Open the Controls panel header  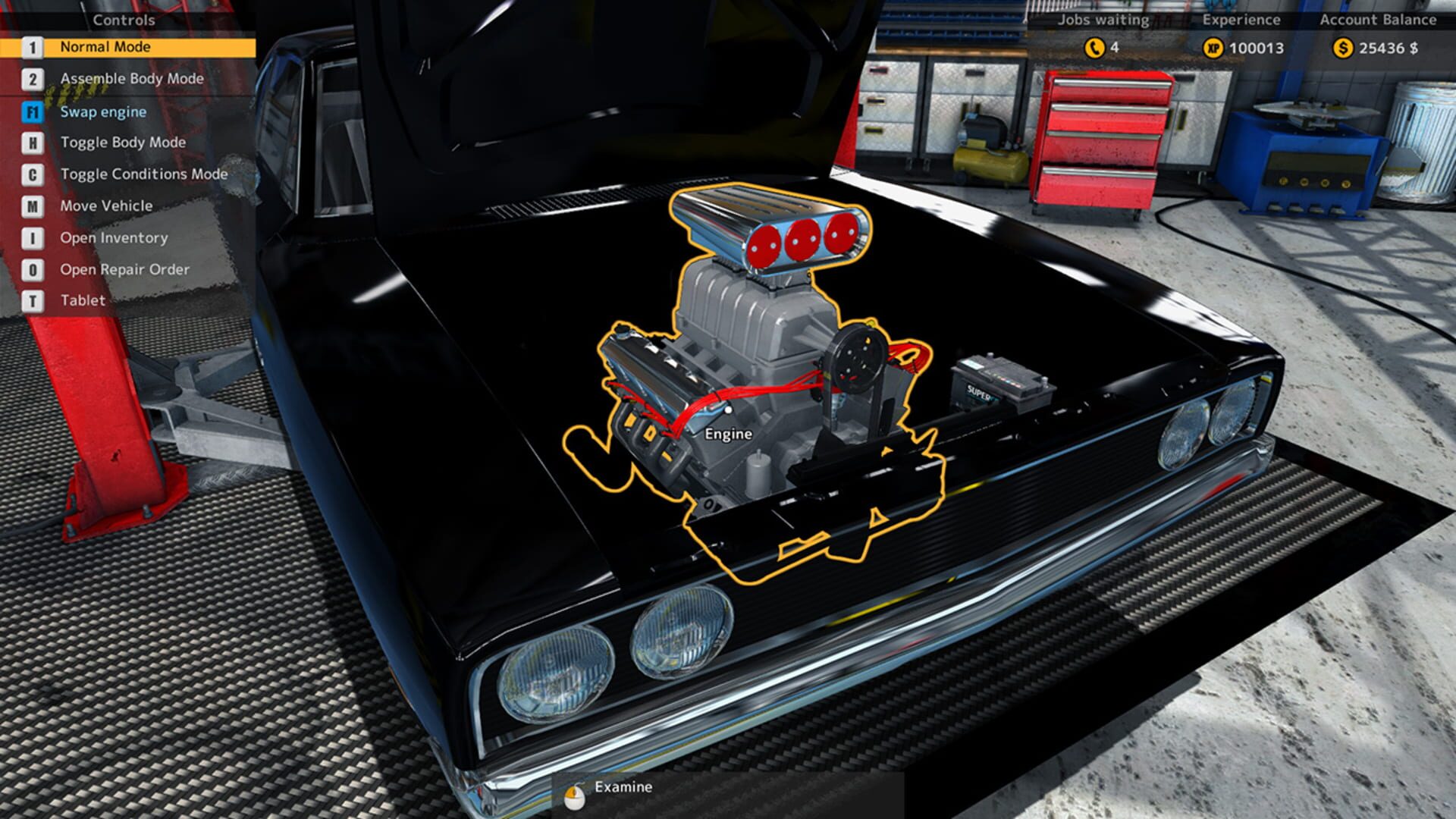point(125,20)
